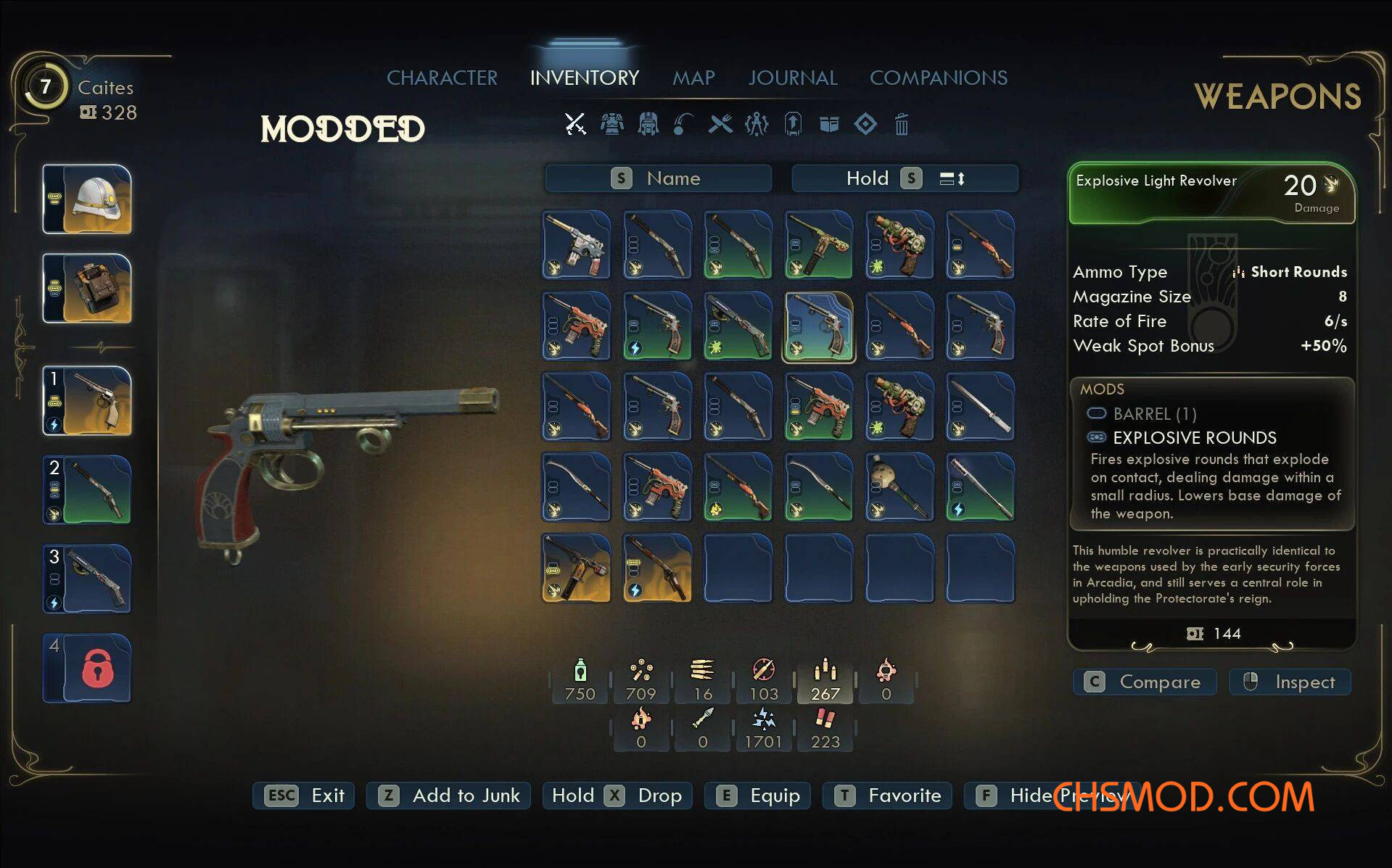The width and height of the screenshot is (1392, 868).
Task: Select the body armor category icon
Action: 612,124
